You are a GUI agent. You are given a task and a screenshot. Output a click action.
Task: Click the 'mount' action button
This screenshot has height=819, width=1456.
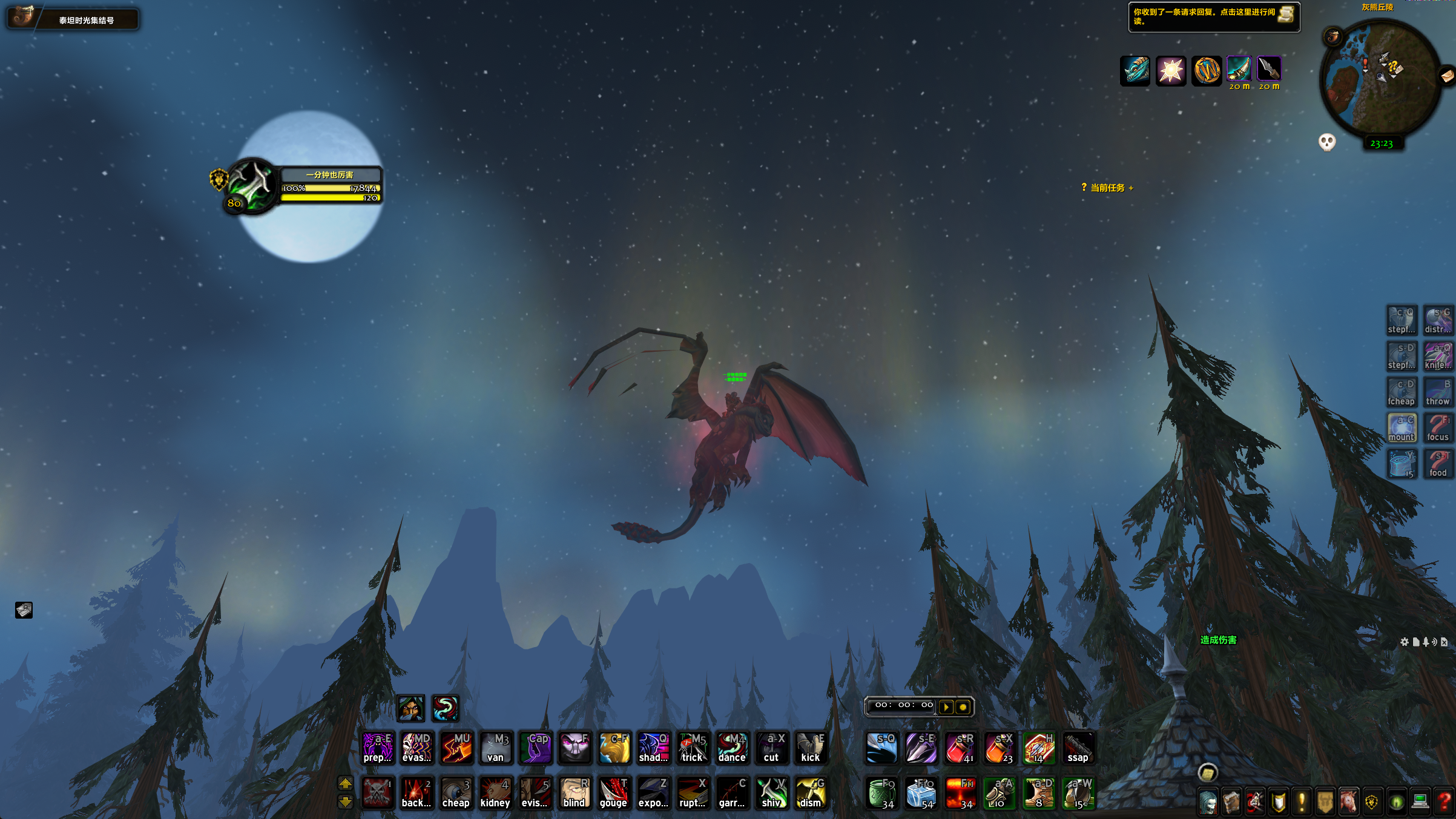click(1402, 428)
